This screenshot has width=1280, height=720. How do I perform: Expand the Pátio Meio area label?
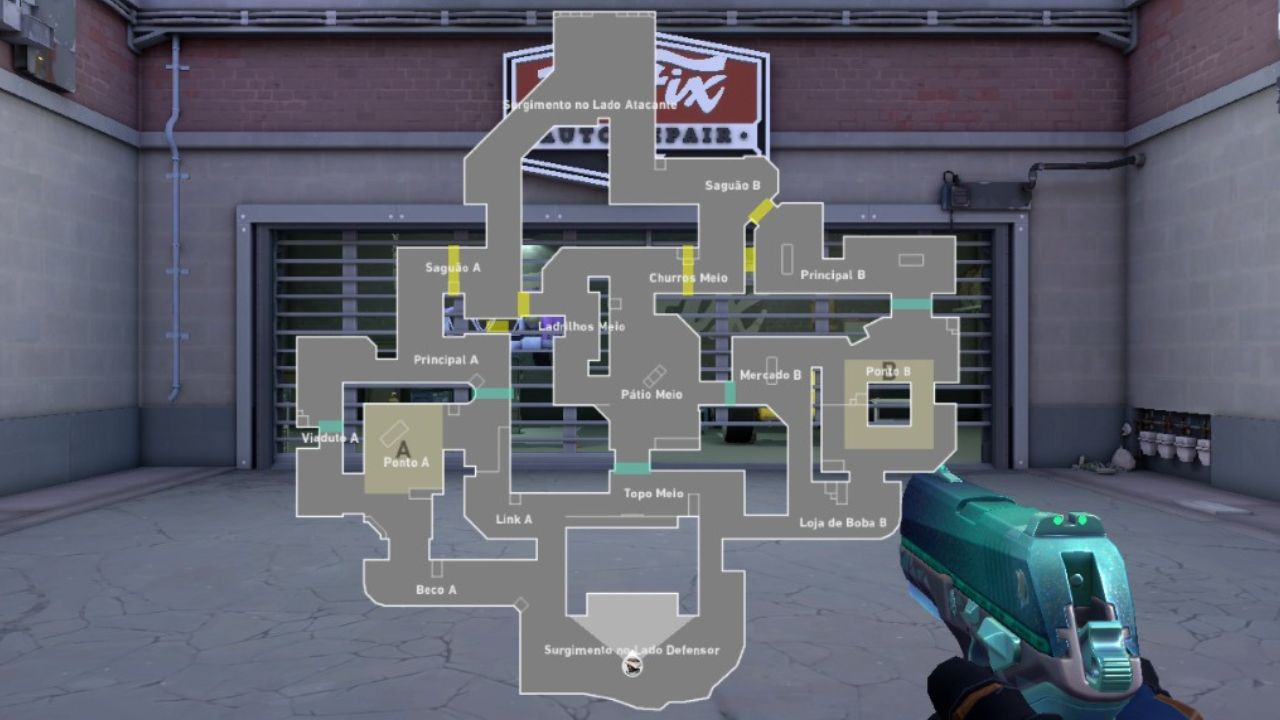tap(651, 394)
